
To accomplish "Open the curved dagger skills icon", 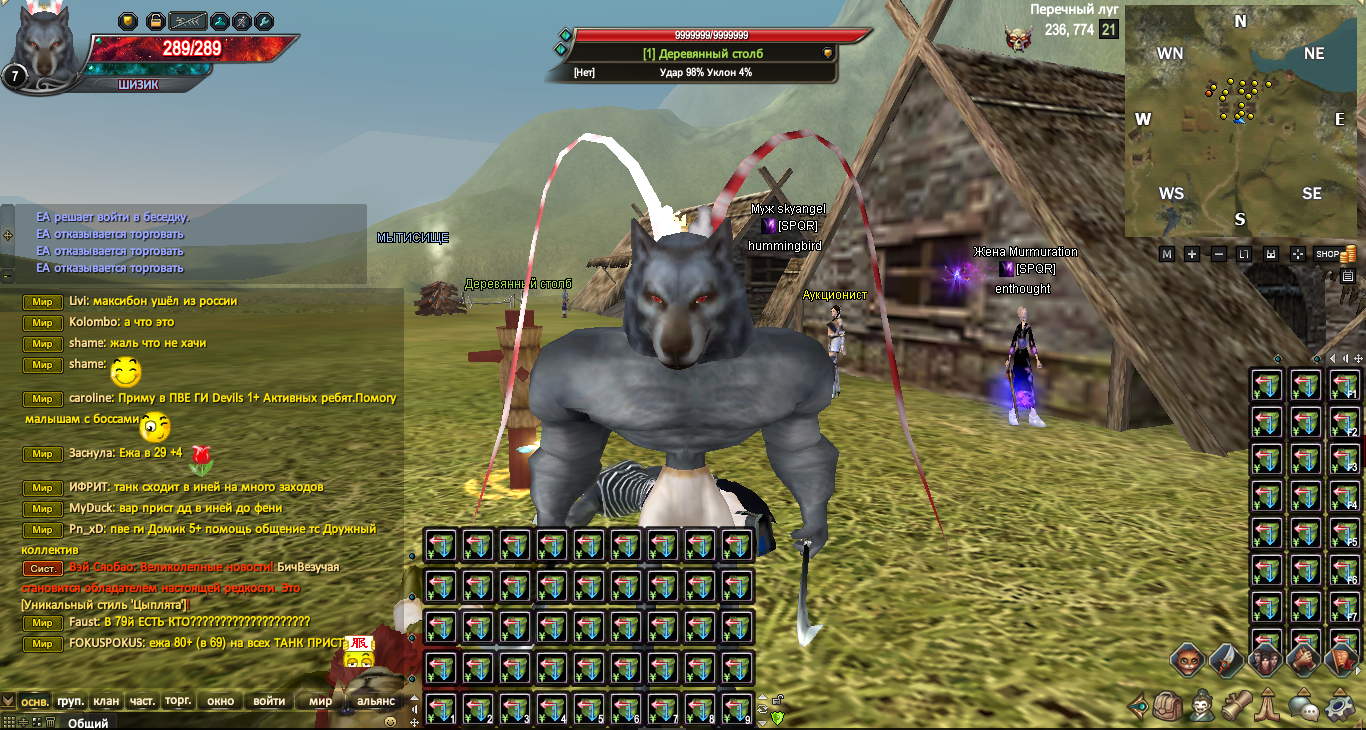I will (x=1226, y=659).
